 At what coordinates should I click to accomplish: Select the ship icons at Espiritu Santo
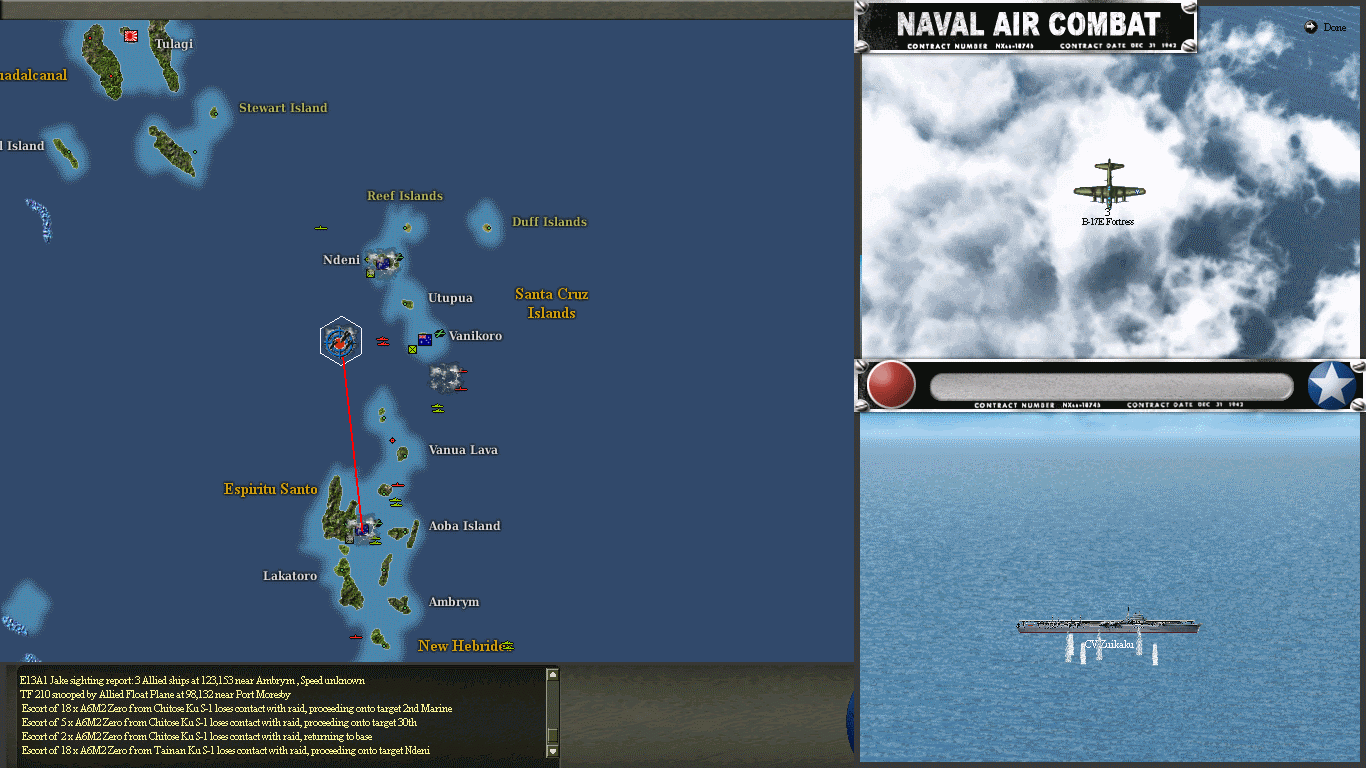tap(375, 540)
